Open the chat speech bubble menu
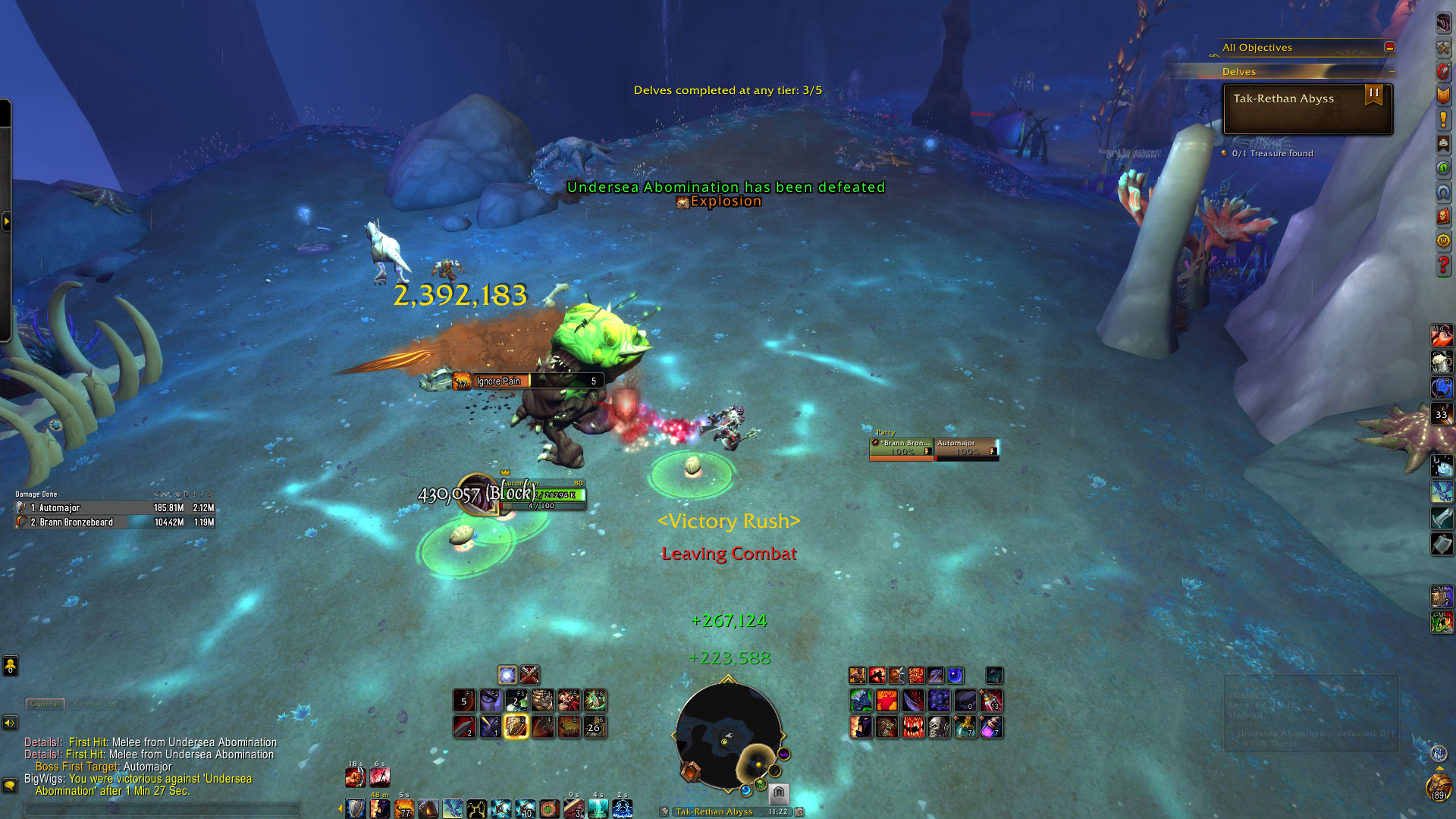Screen dimensions: 1456x819 10,785
